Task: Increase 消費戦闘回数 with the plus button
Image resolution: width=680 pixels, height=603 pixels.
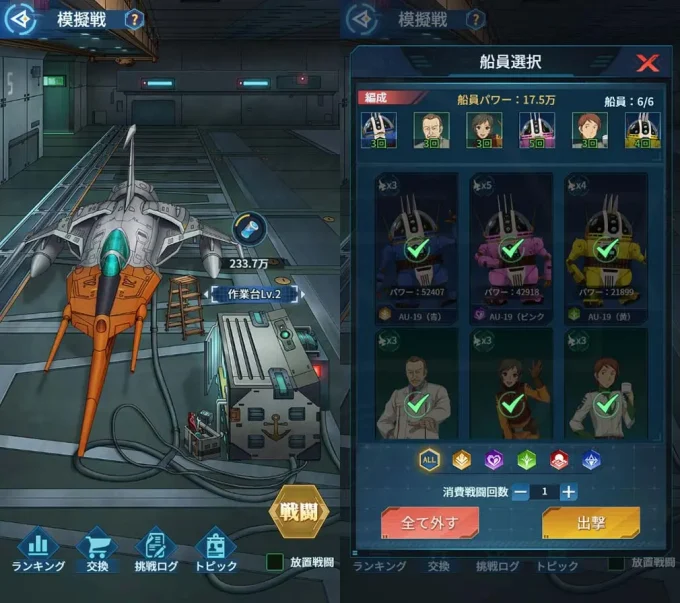Action: (x=568, y=492)
